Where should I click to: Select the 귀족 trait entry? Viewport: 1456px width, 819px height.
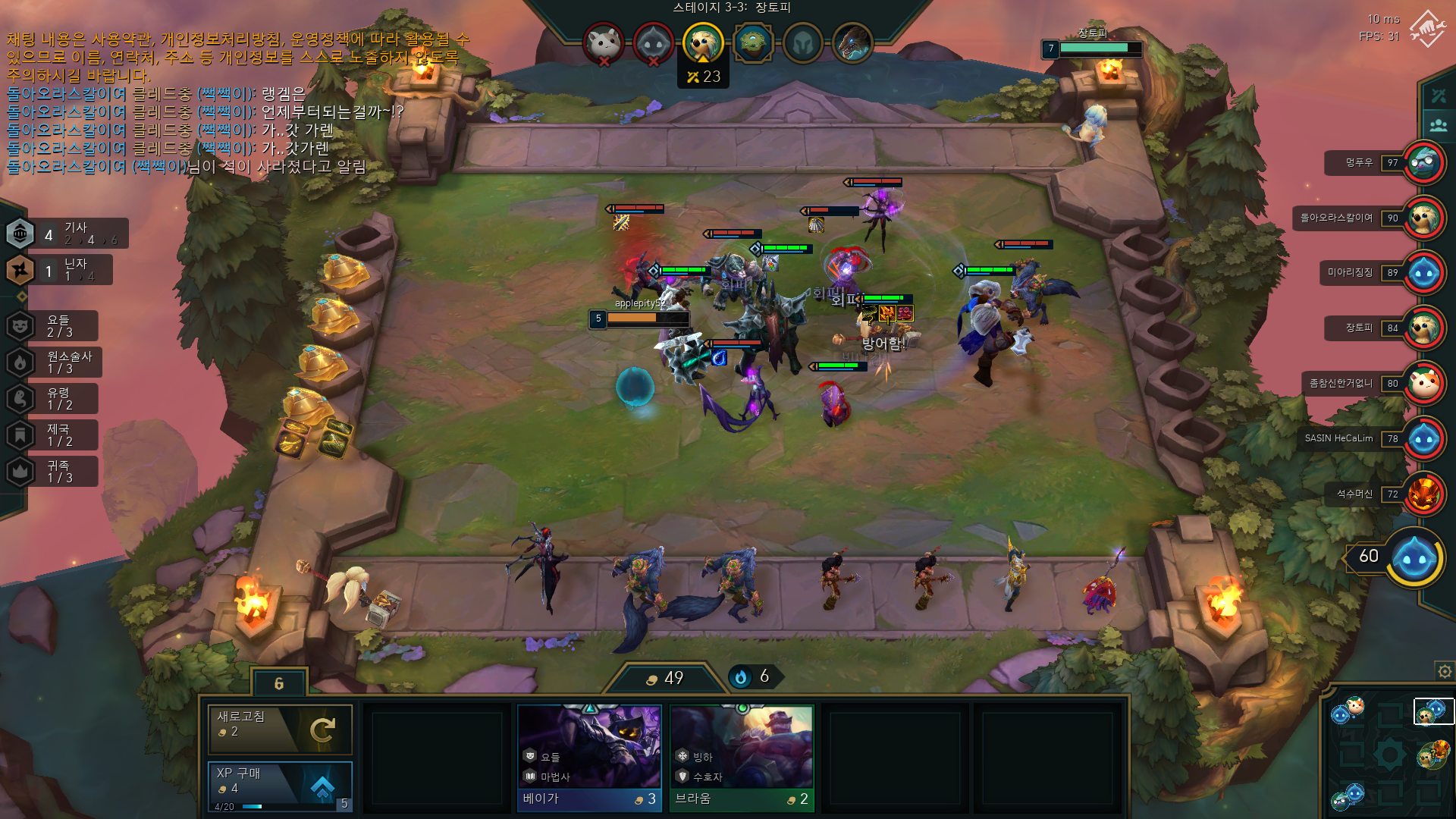(52, 472)
